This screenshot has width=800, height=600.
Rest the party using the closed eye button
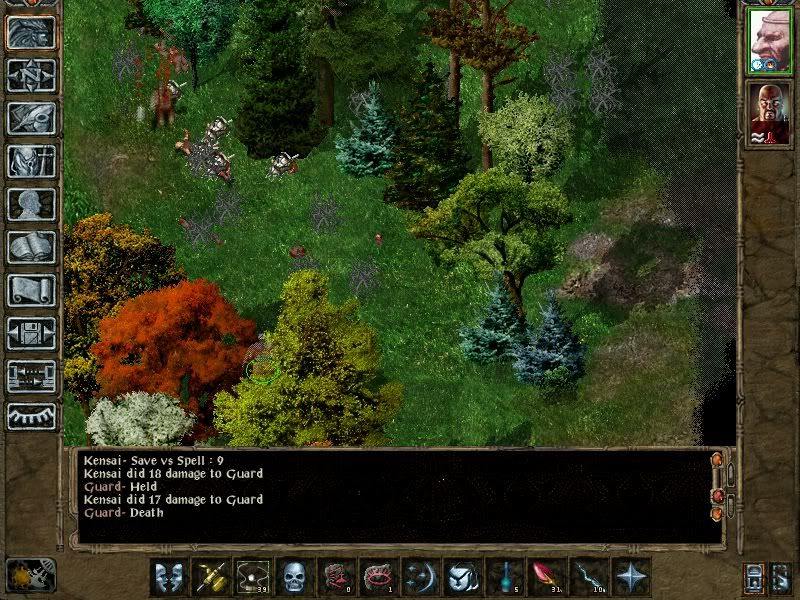click(x=31, y=415)
